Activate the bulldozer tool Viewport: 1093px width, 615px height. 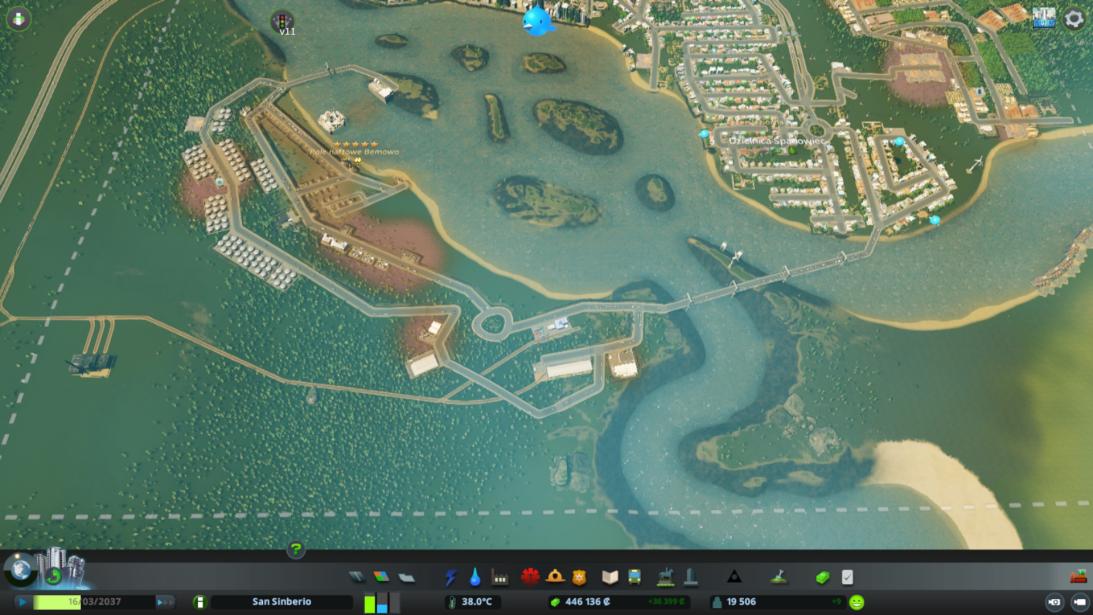click(x=1078, y=577)
